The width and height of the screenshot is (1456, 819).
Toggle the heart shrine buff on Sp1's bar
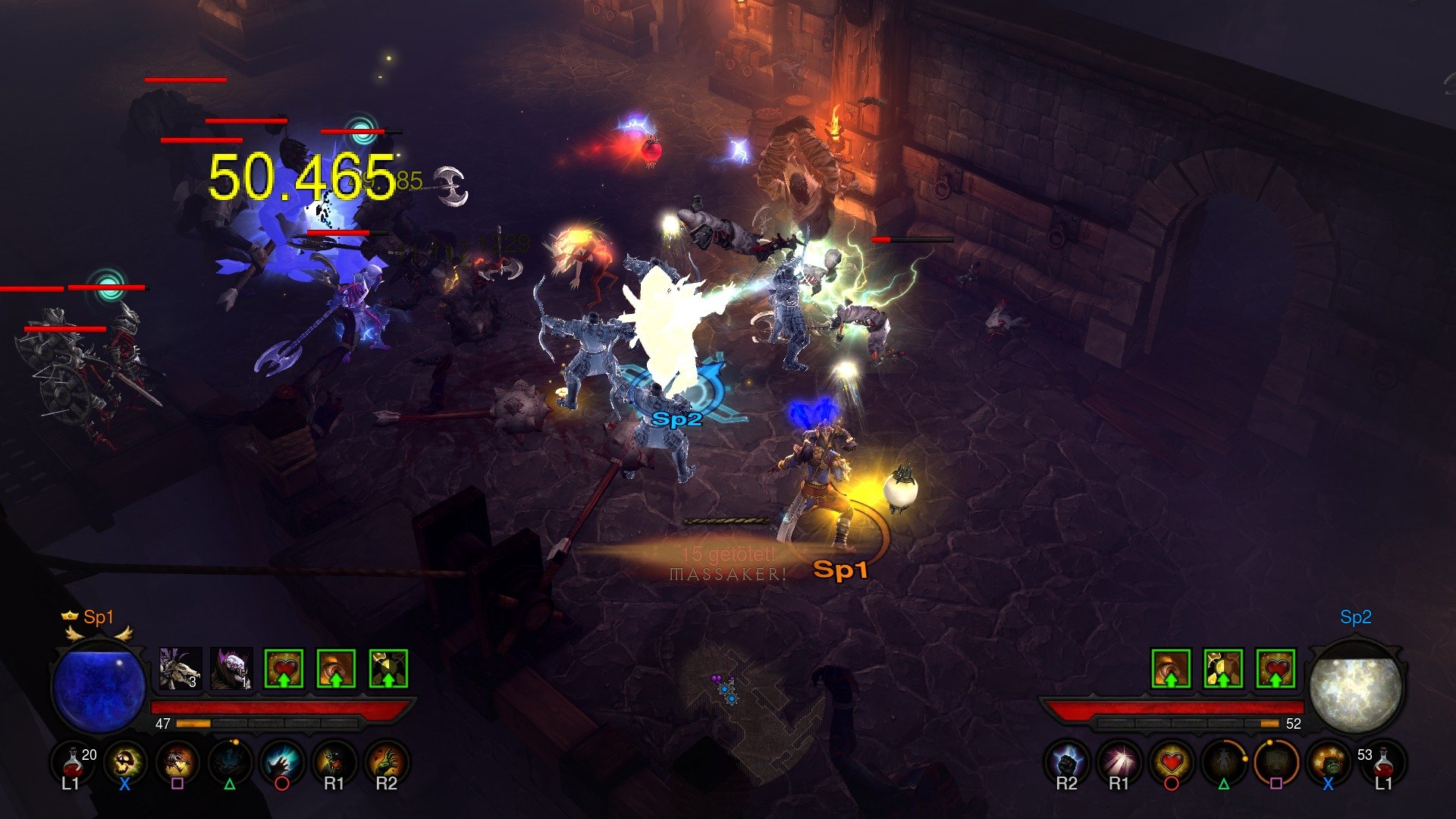(282, 668)
